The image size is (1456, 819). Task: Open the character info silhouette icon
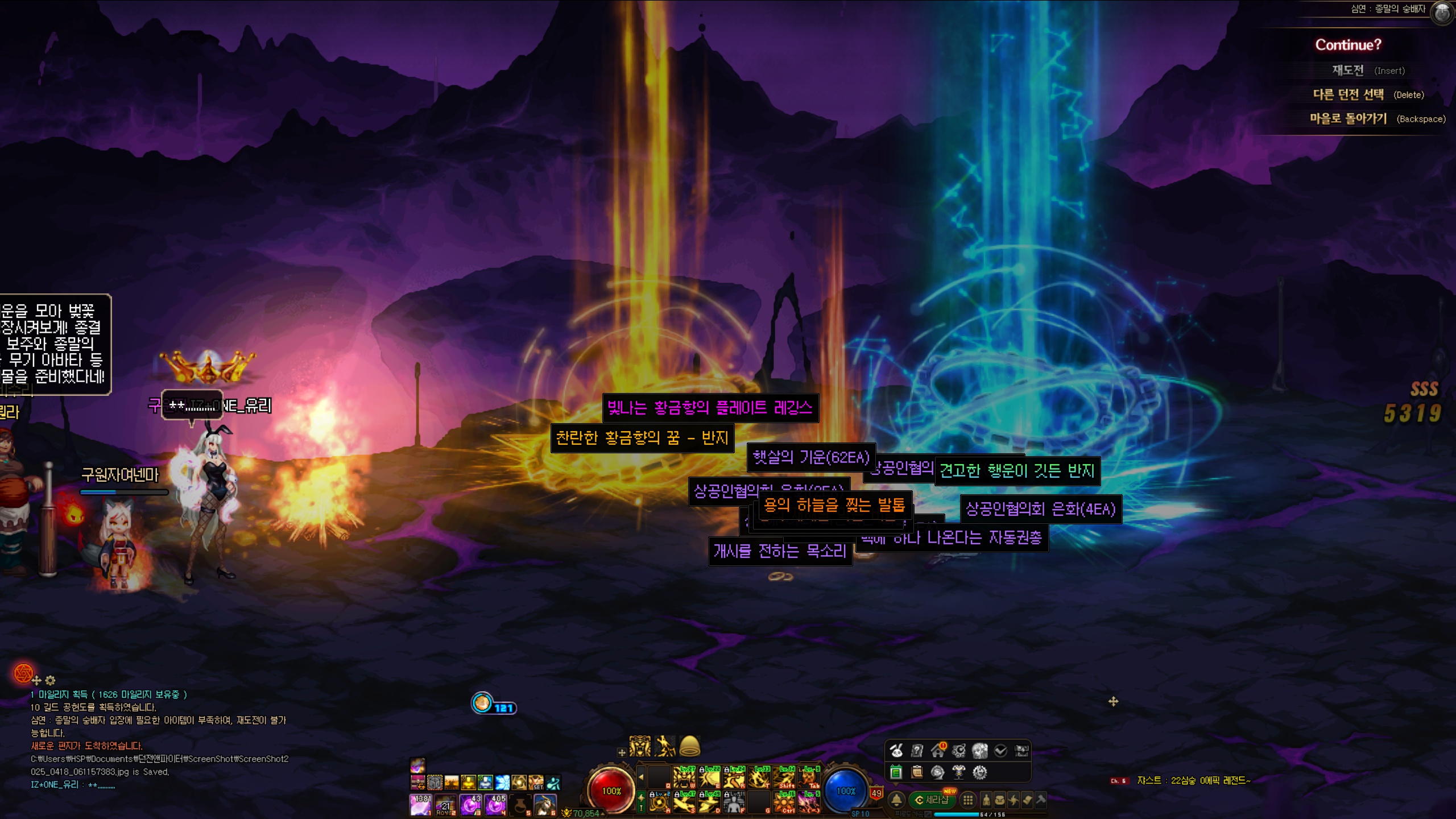coord(986,800)
